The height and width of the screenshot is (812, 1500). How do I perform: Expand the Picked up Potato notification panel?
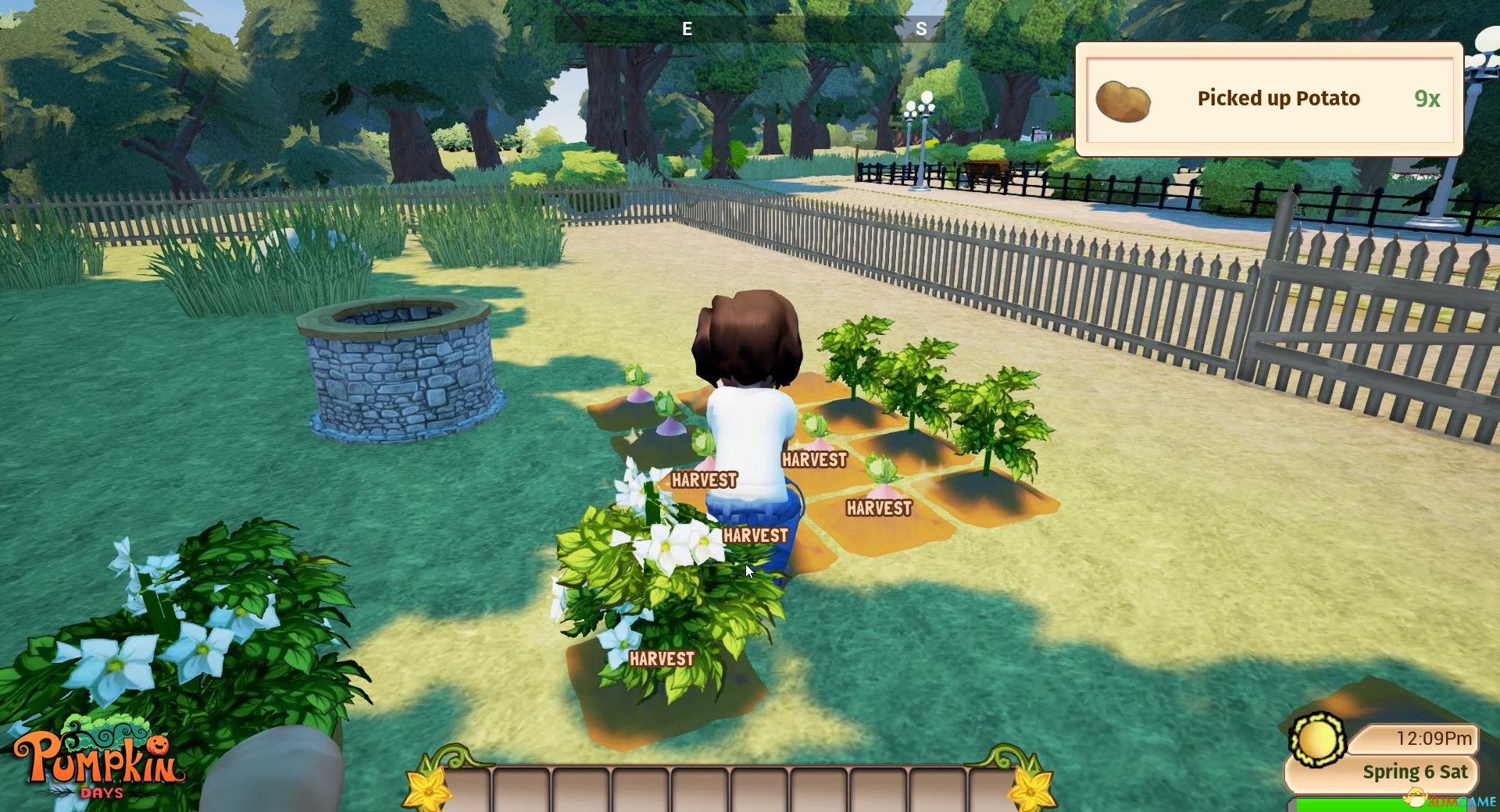1270,98
